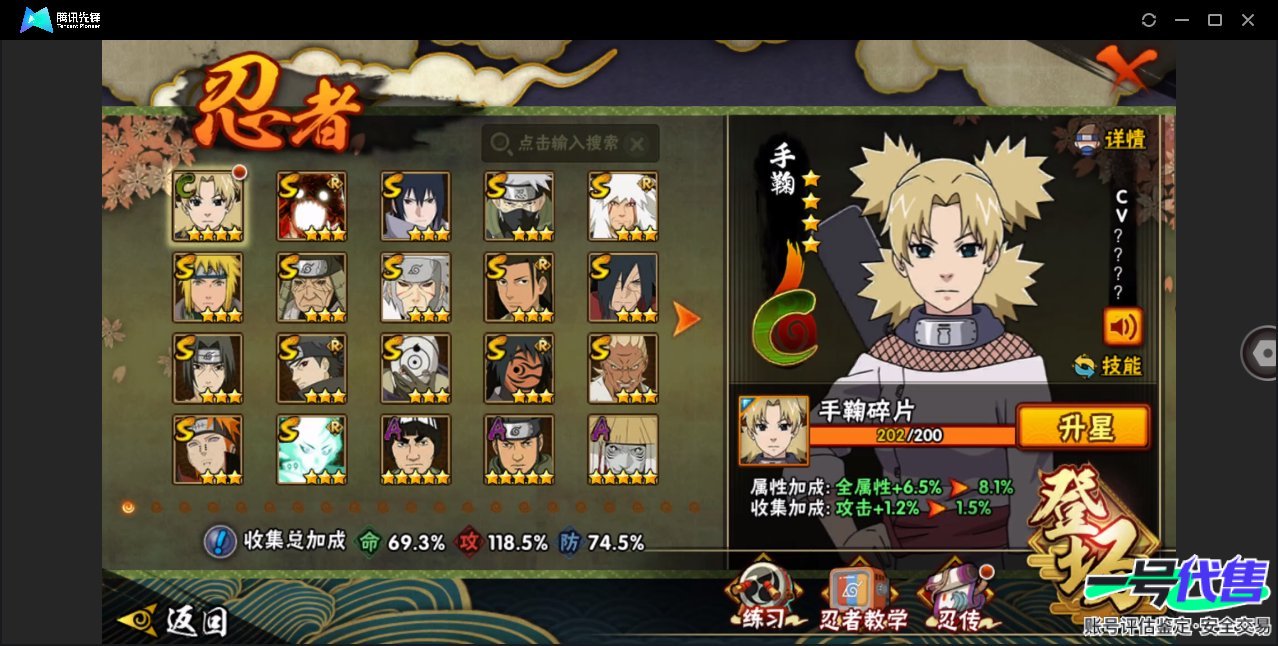
Task: Open 练习 practice mode
Action: click(x=765, y=602)
